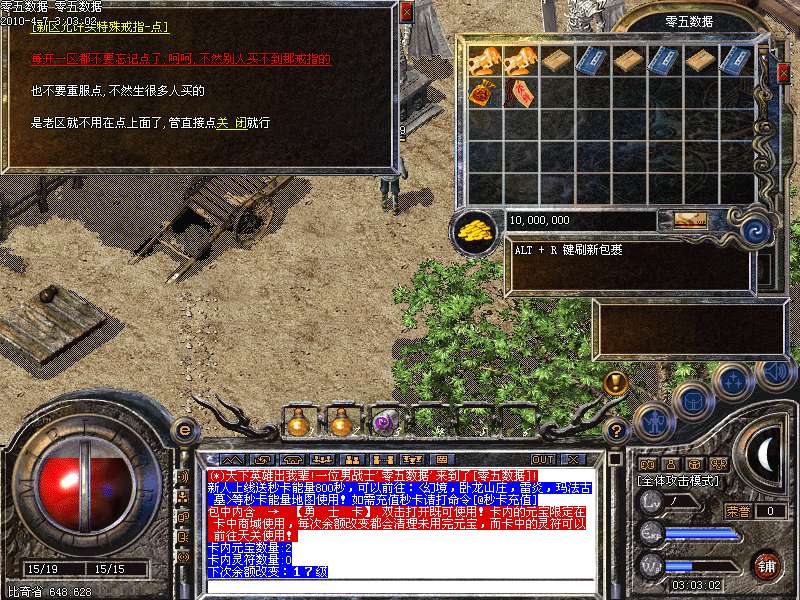
Task: Click the OUT button on chat bar
Action: click(544, 459)
